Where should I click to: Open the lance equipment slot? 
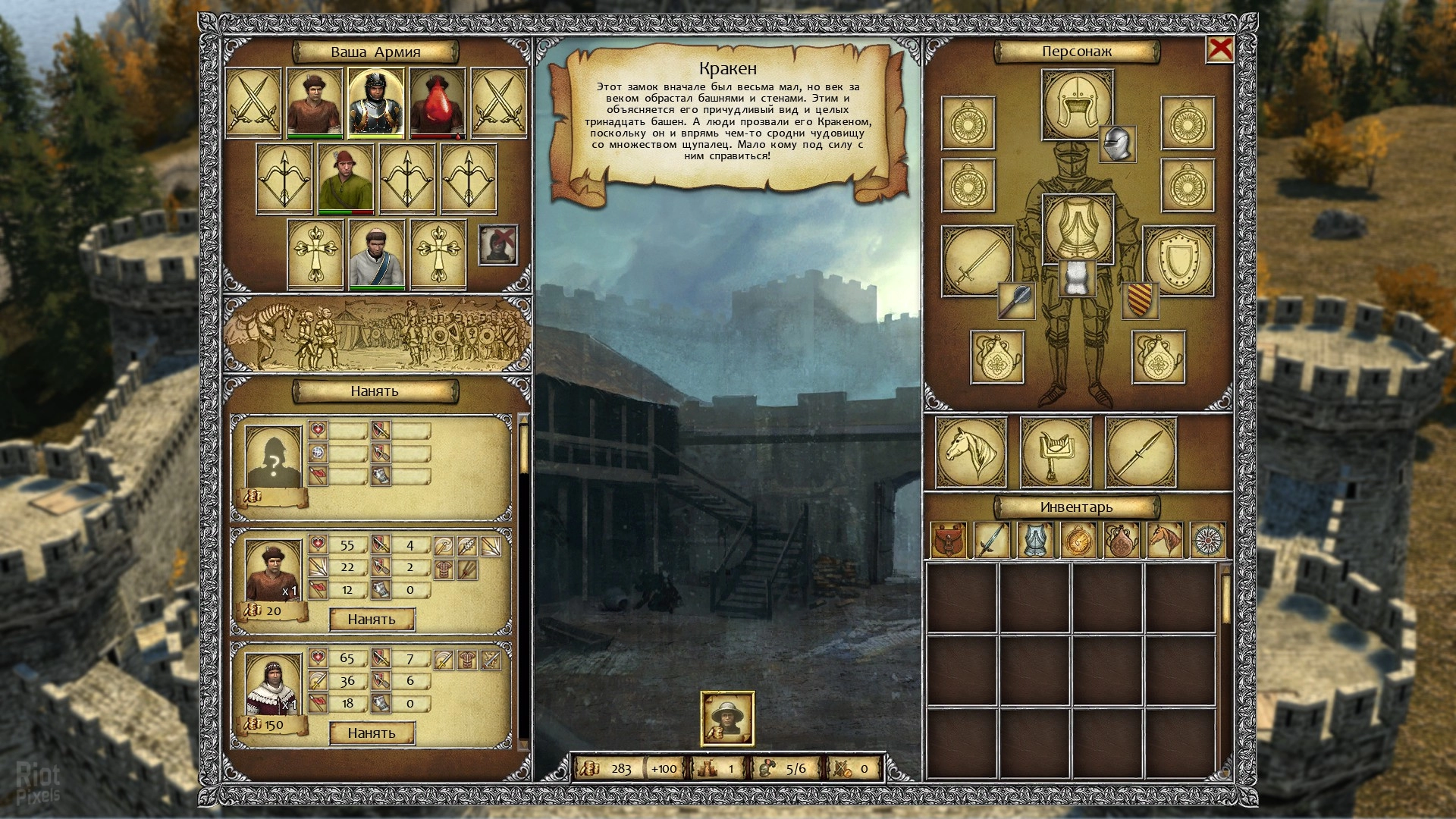point(1141,452)
